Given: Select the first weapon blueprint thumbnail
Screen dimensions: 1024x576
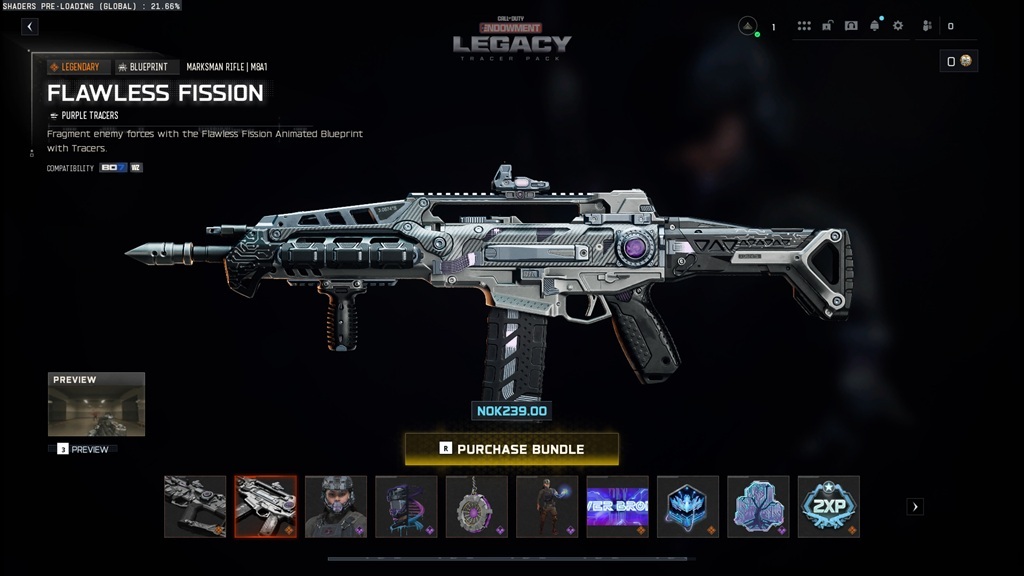Looking at the screenshot, I should tap(195, 506).
